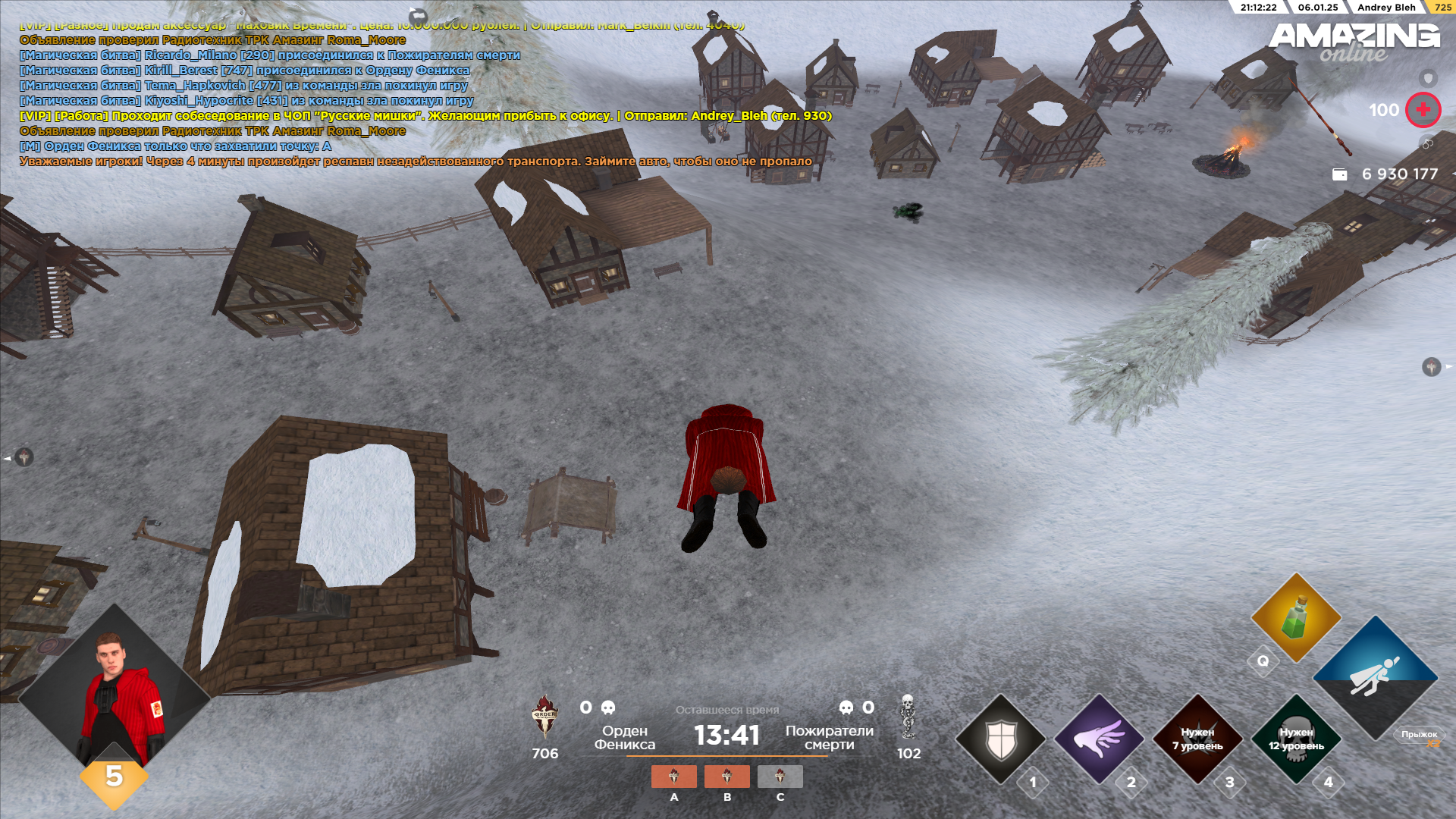Select the locked level 12 ability
Viewport: 1456px width, 819px height.
click(1296, 739)
